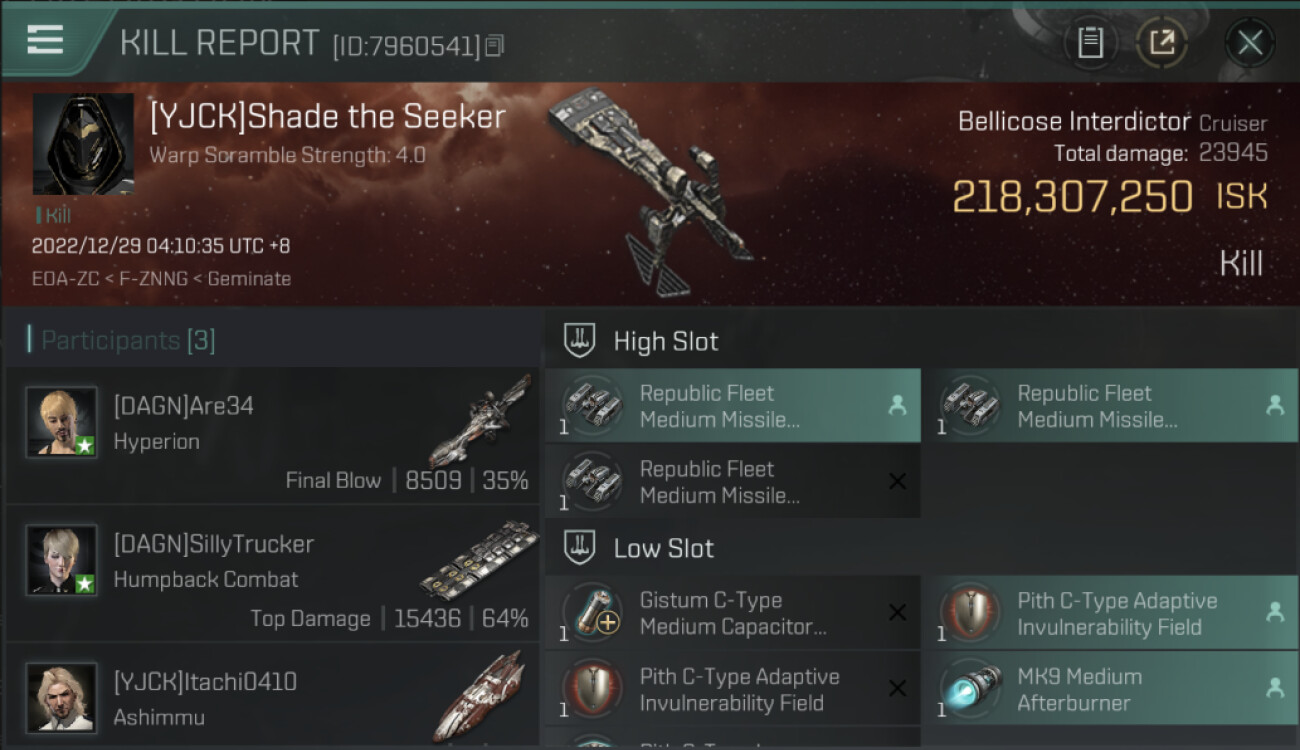1300x750 pixels.
Task: Open the clipboard notes icon
Action: (1090, 43)
